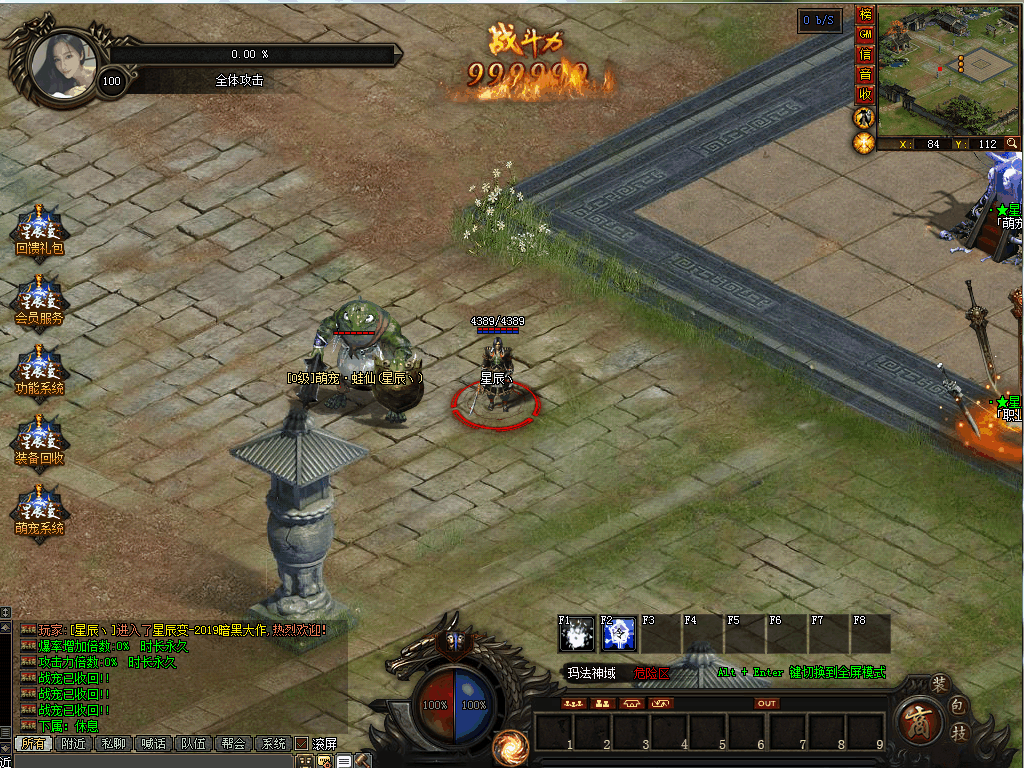Open the 回馈礼包 gift pack menu
The height and width of the screenshot is (768, 1024).
click(x=39, y=229)
